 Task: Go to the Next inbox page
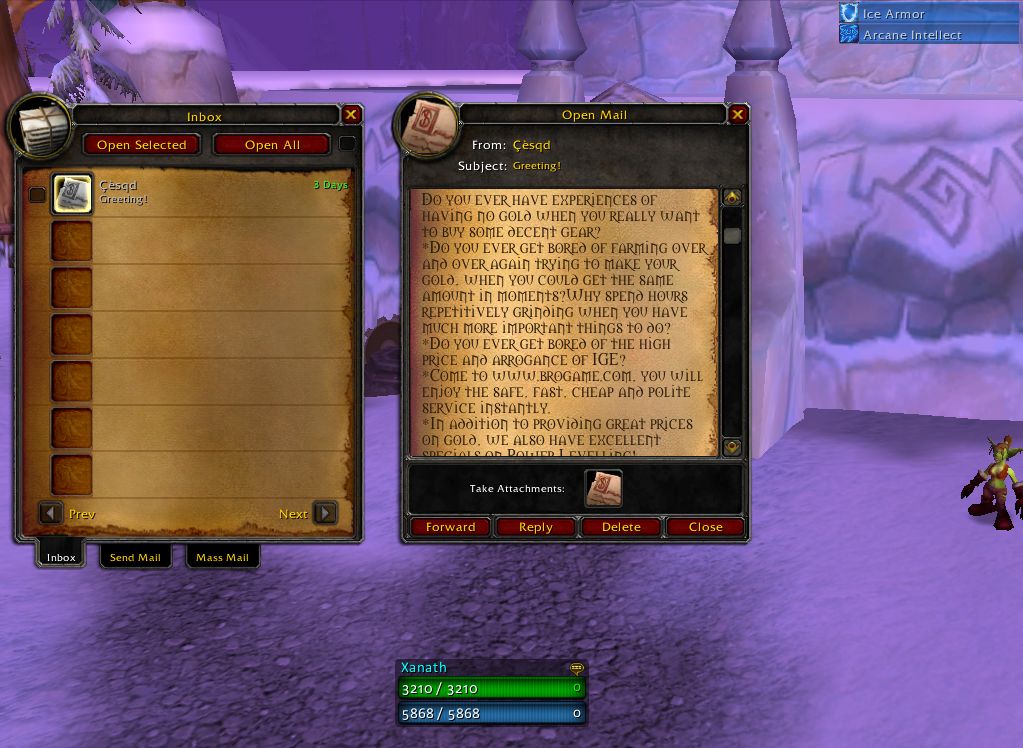coord(325,514)
